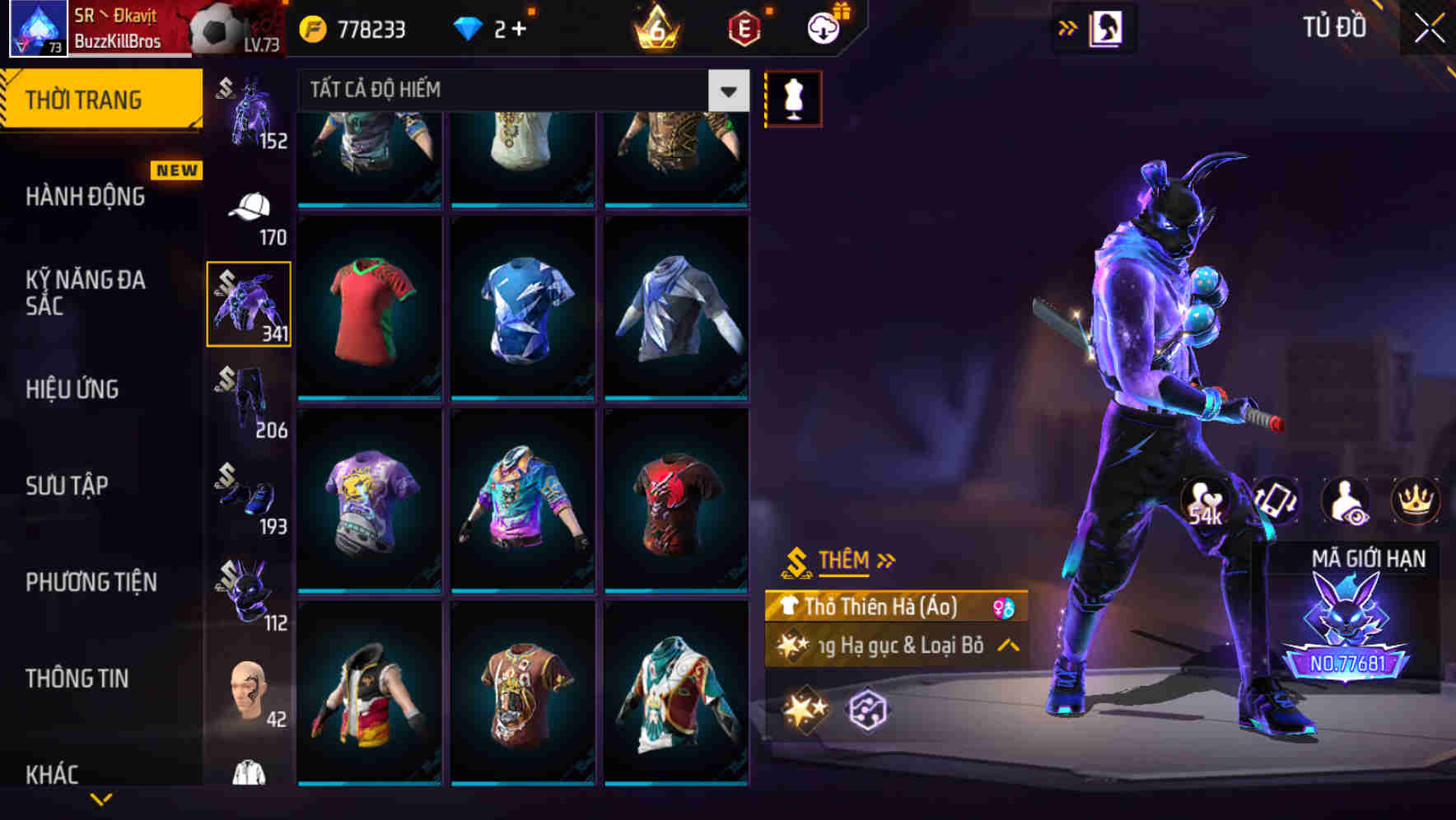Click the mannequin outfit preset icon
The height and width of the screenshot is (820, 1456).
[793, 97]
